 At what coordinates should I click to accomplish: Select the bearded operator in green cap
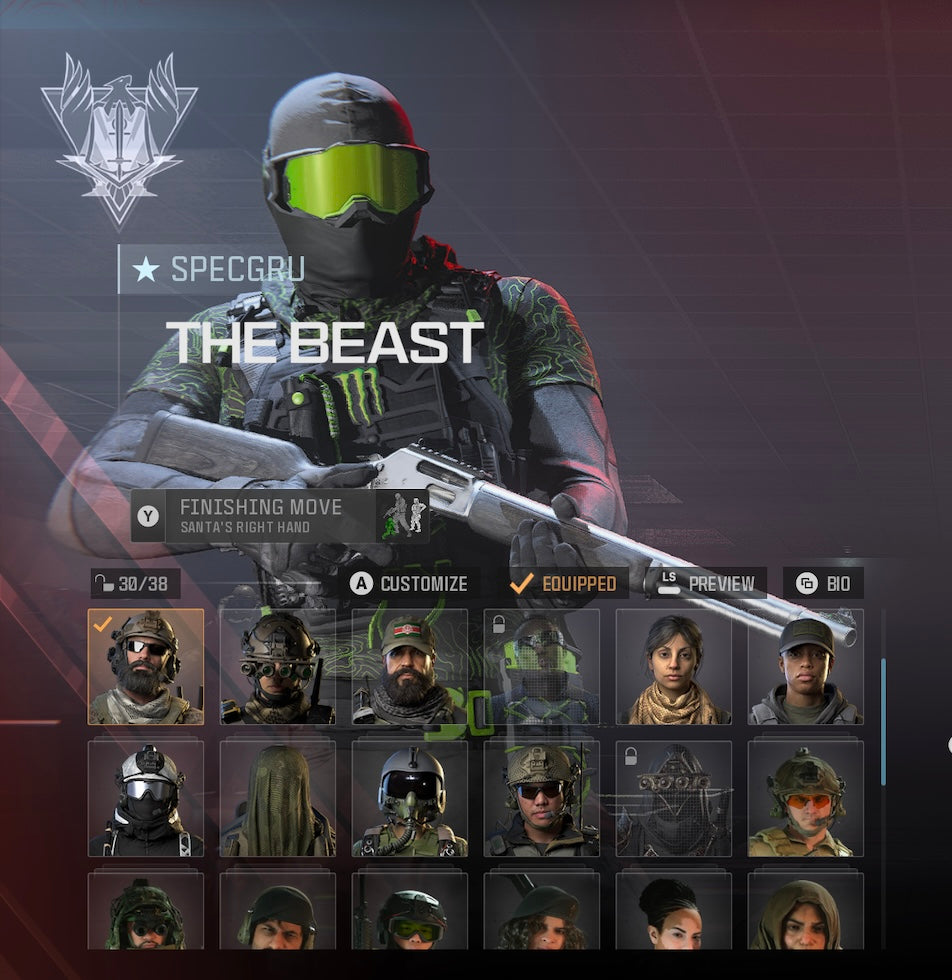coord(410,667)
